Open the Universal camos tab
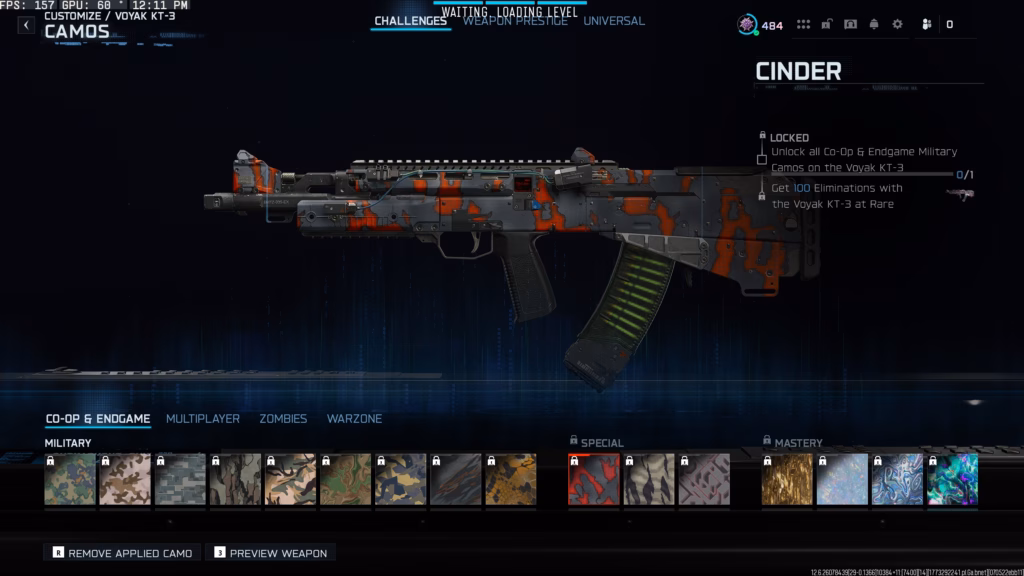This screenshot has height=576, width=1024. pyautogui.click(x=614, y=21)
